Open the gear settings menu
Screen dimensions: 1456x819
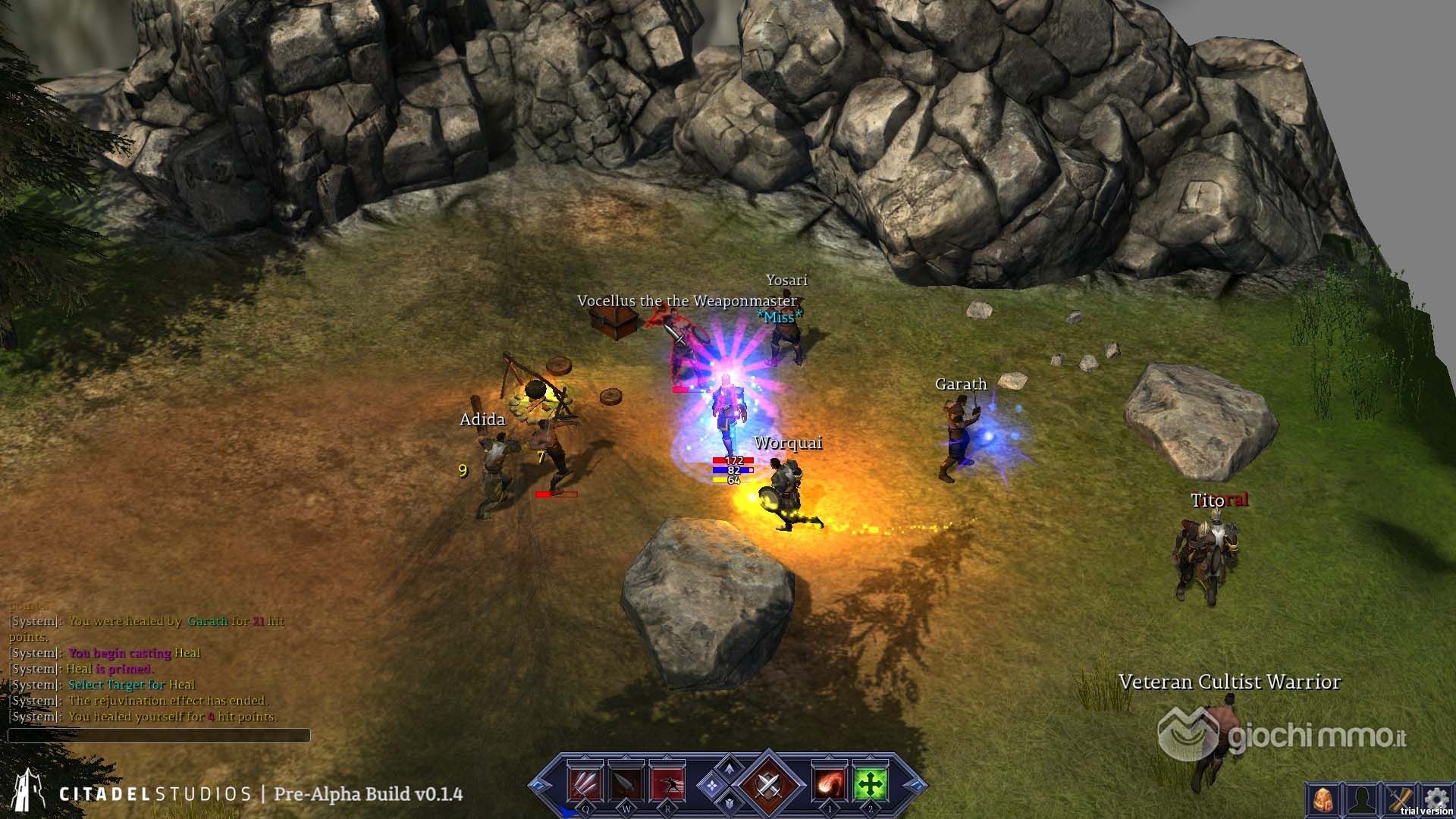[1436, 798]
